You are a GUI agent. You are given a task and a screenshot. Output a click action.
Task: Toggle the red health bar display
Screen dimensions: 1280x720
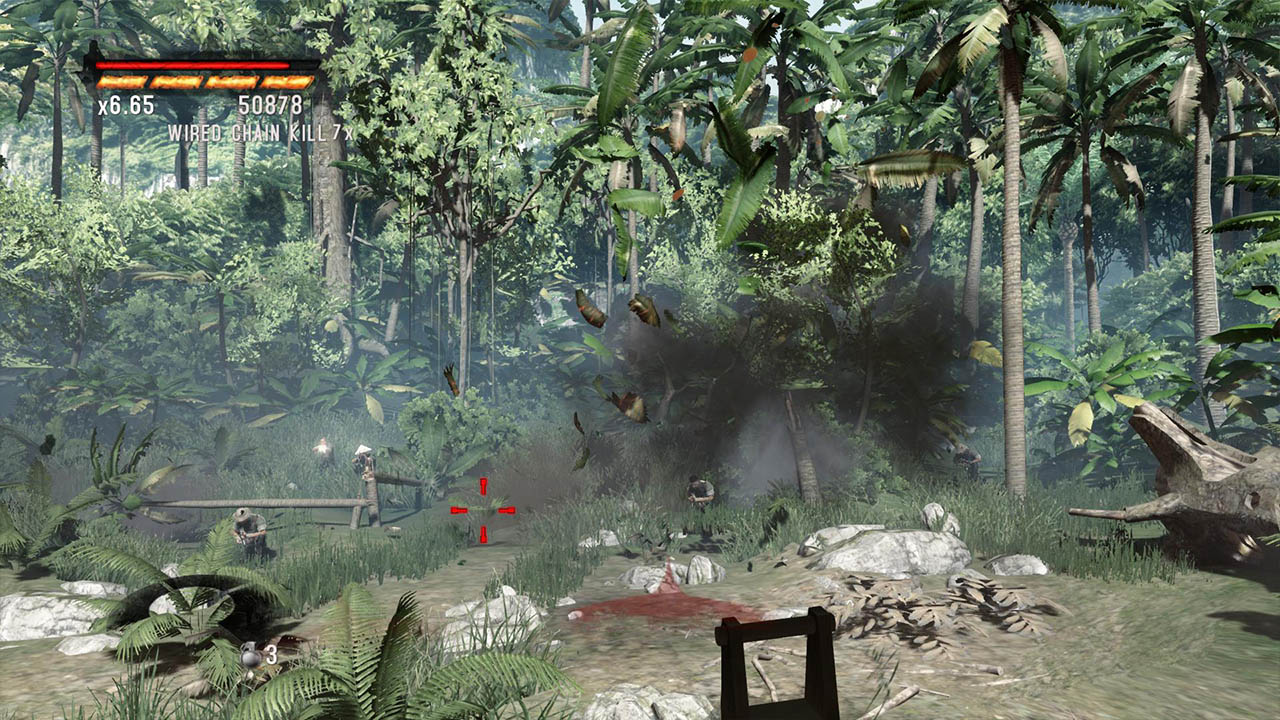193,64
